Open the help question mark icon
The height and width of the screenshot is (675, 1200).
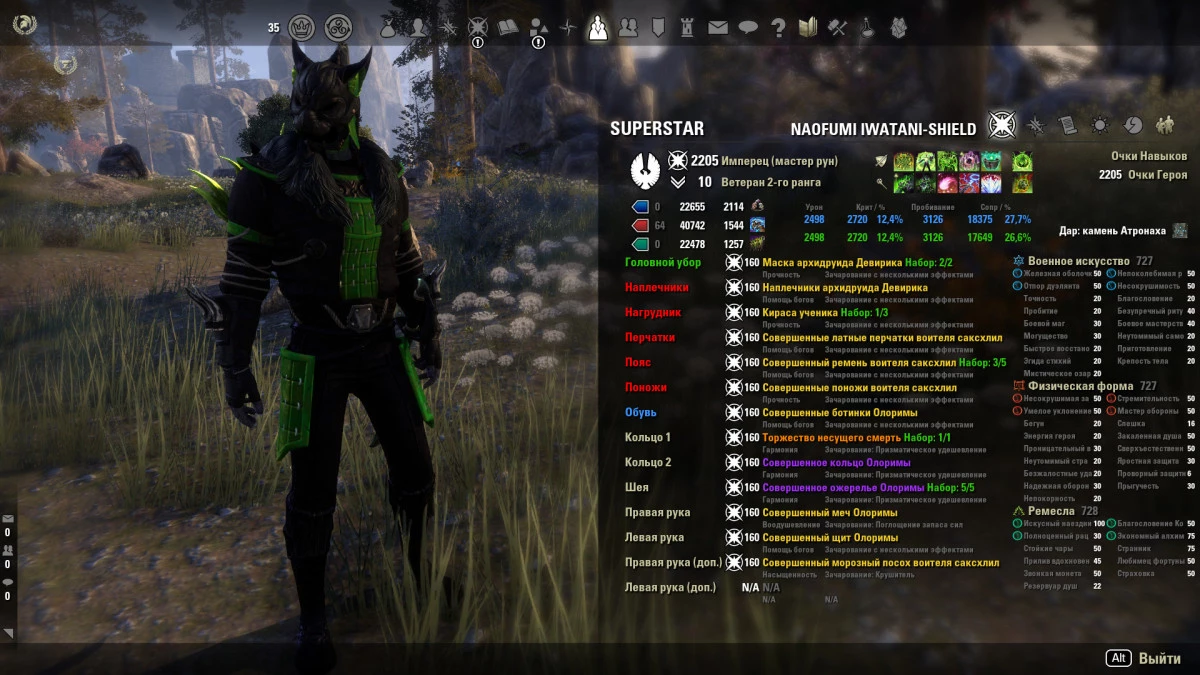point(778,28)
